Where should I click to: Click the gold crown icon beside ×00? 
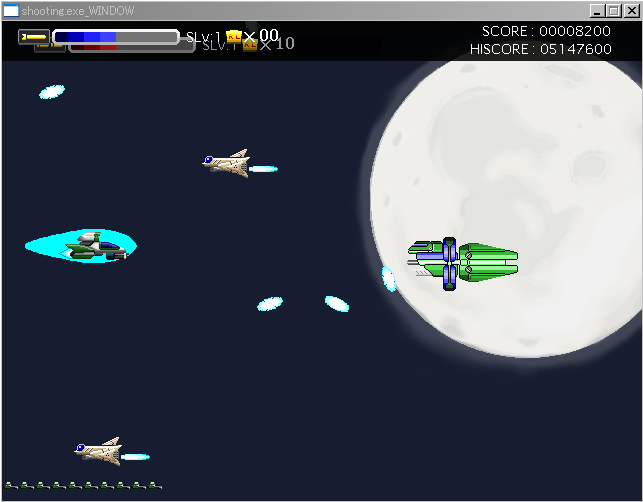[x=234, y=37]
